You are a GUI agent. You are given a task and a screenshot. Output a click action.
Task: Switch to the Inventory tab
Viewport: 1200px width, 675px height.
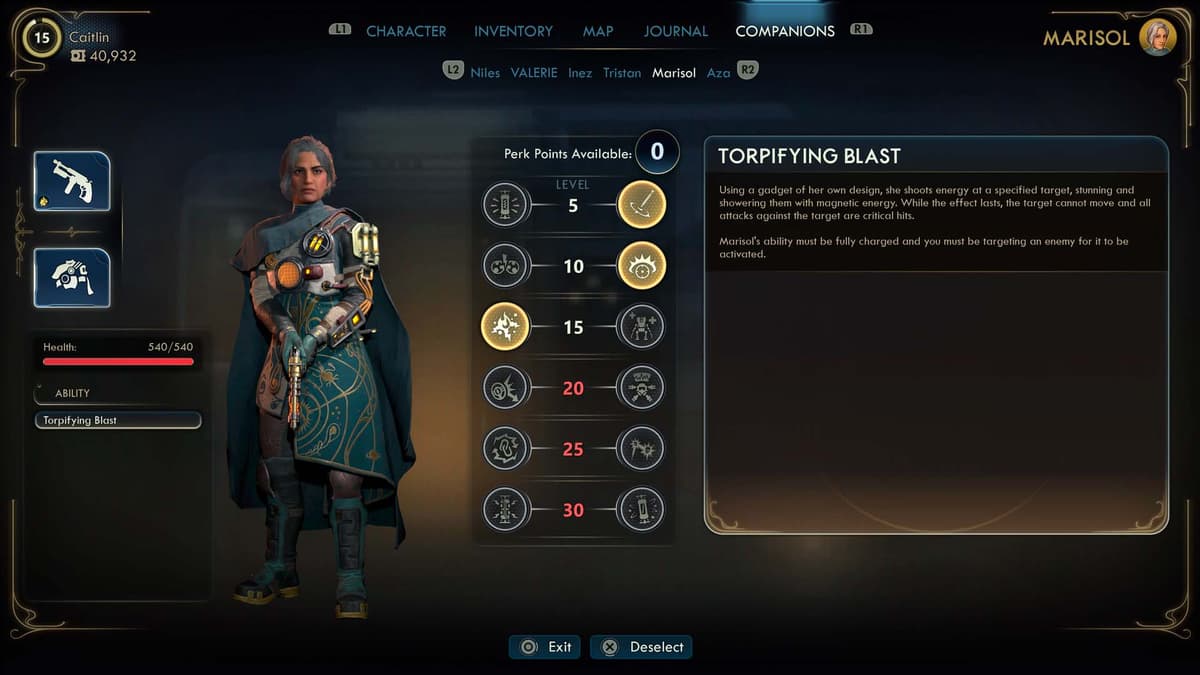coord(514,31)
